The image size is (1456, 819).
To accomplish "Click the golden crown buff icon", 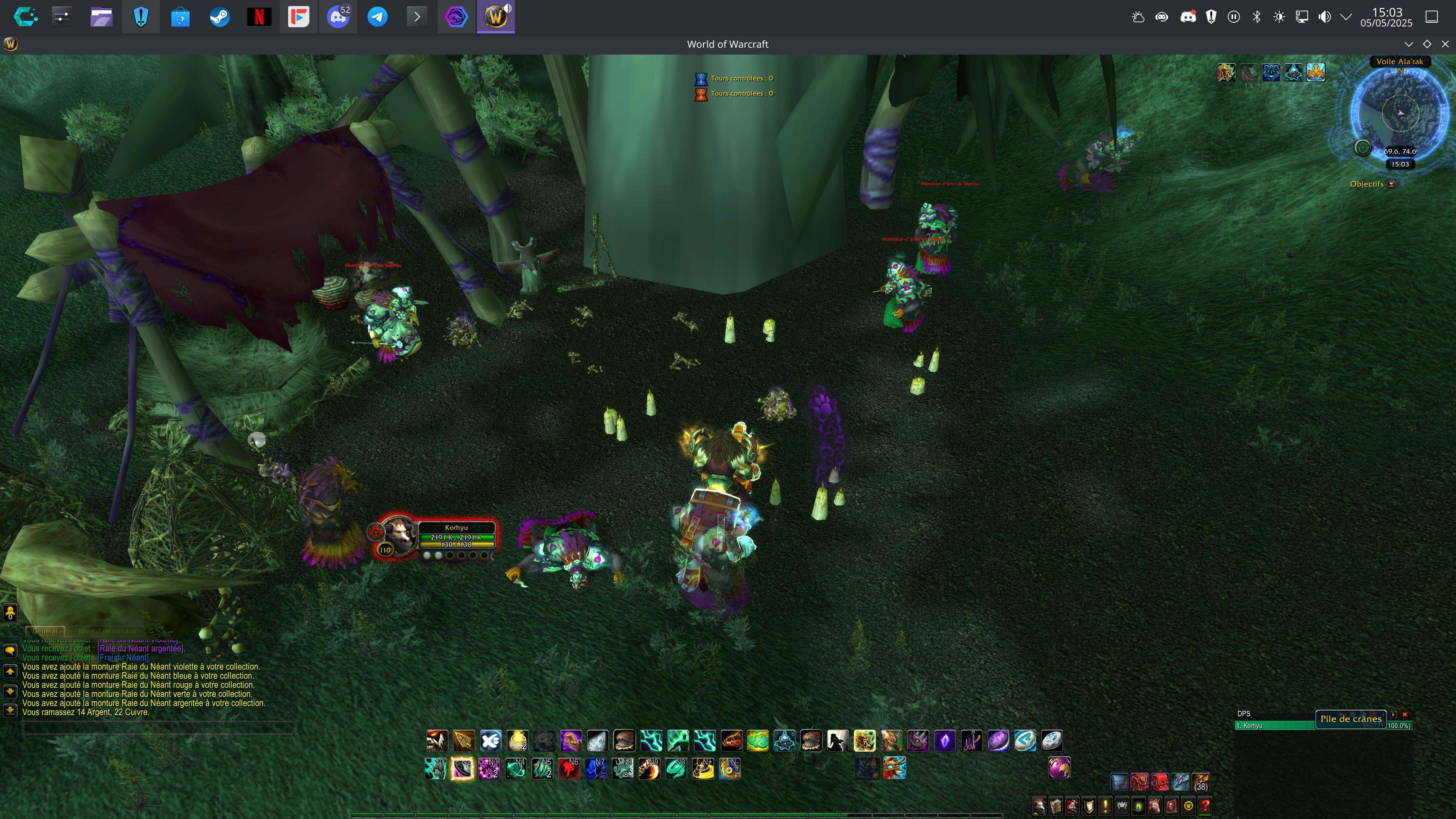I will 1315,72.
